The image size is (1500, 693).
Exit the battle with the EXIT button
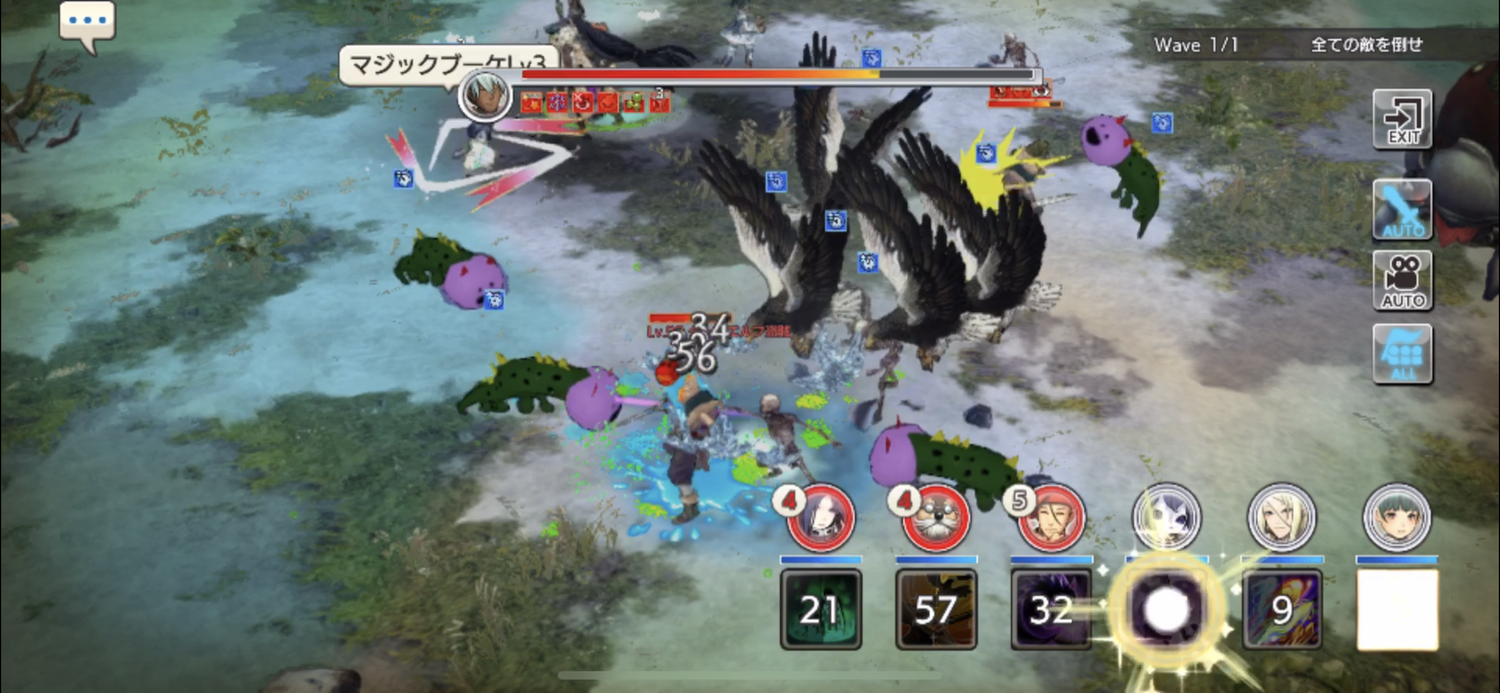[1402, 119]
